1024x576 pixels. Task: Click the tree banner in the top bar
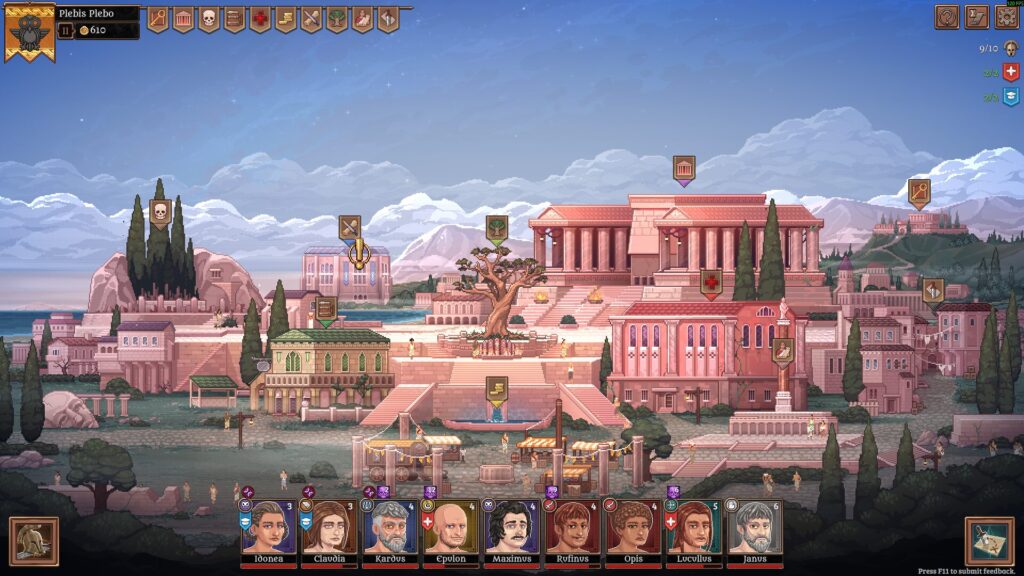pyautogui.click(x=337, y=19)
